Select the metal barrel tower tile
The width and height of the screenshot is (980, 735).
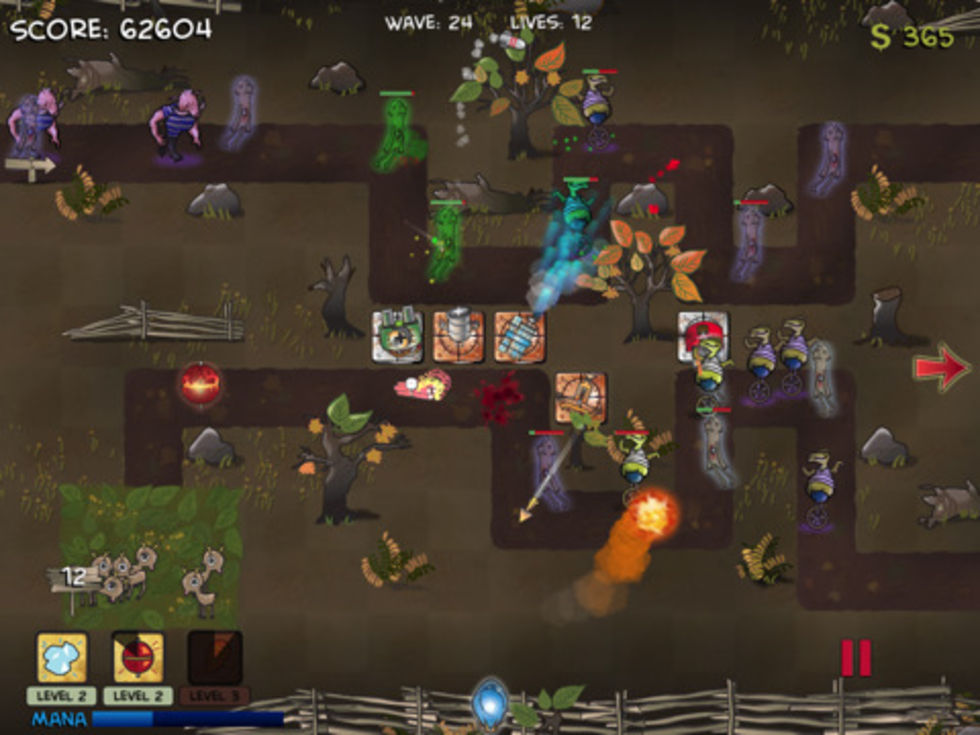coord(458,335)
